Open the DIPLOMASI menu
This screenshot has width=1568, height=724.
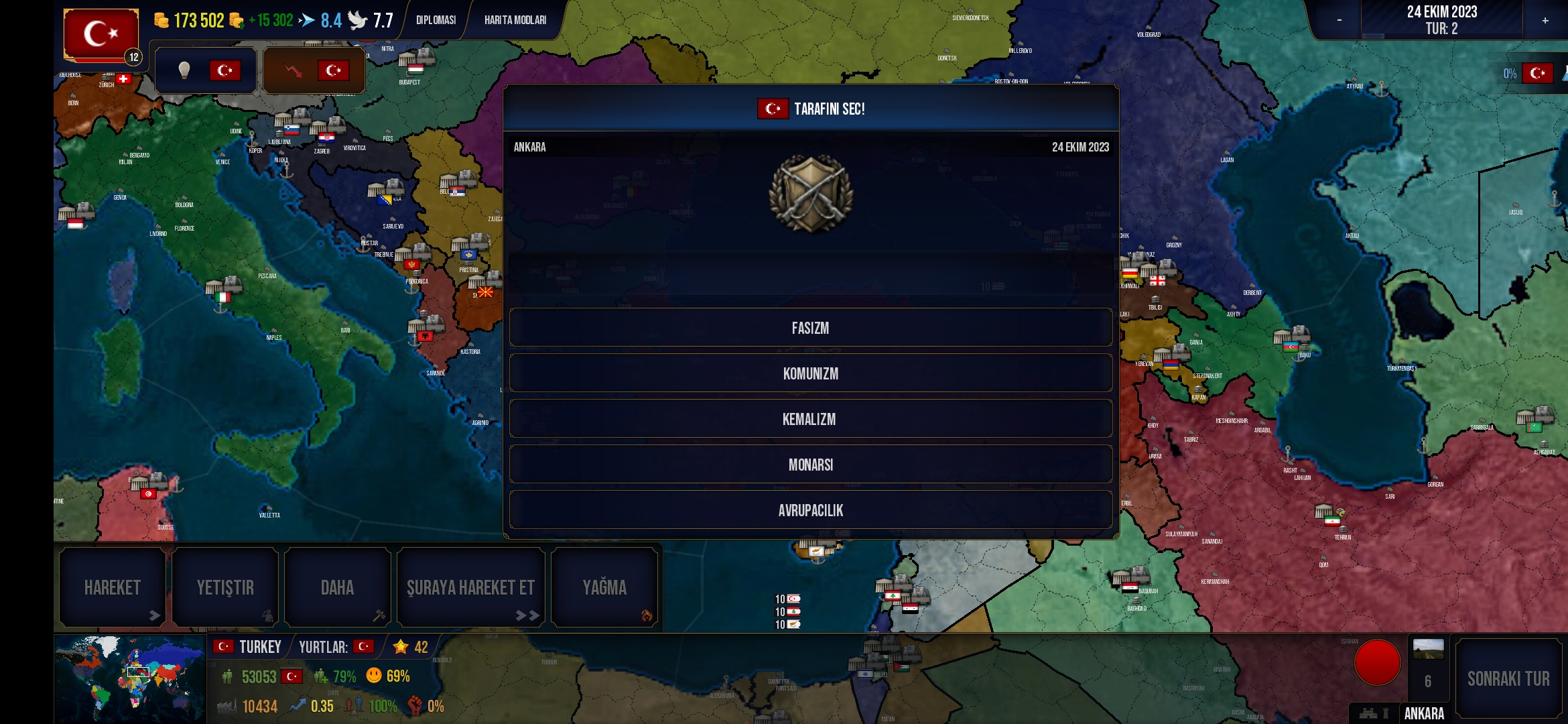click(436, 20)
